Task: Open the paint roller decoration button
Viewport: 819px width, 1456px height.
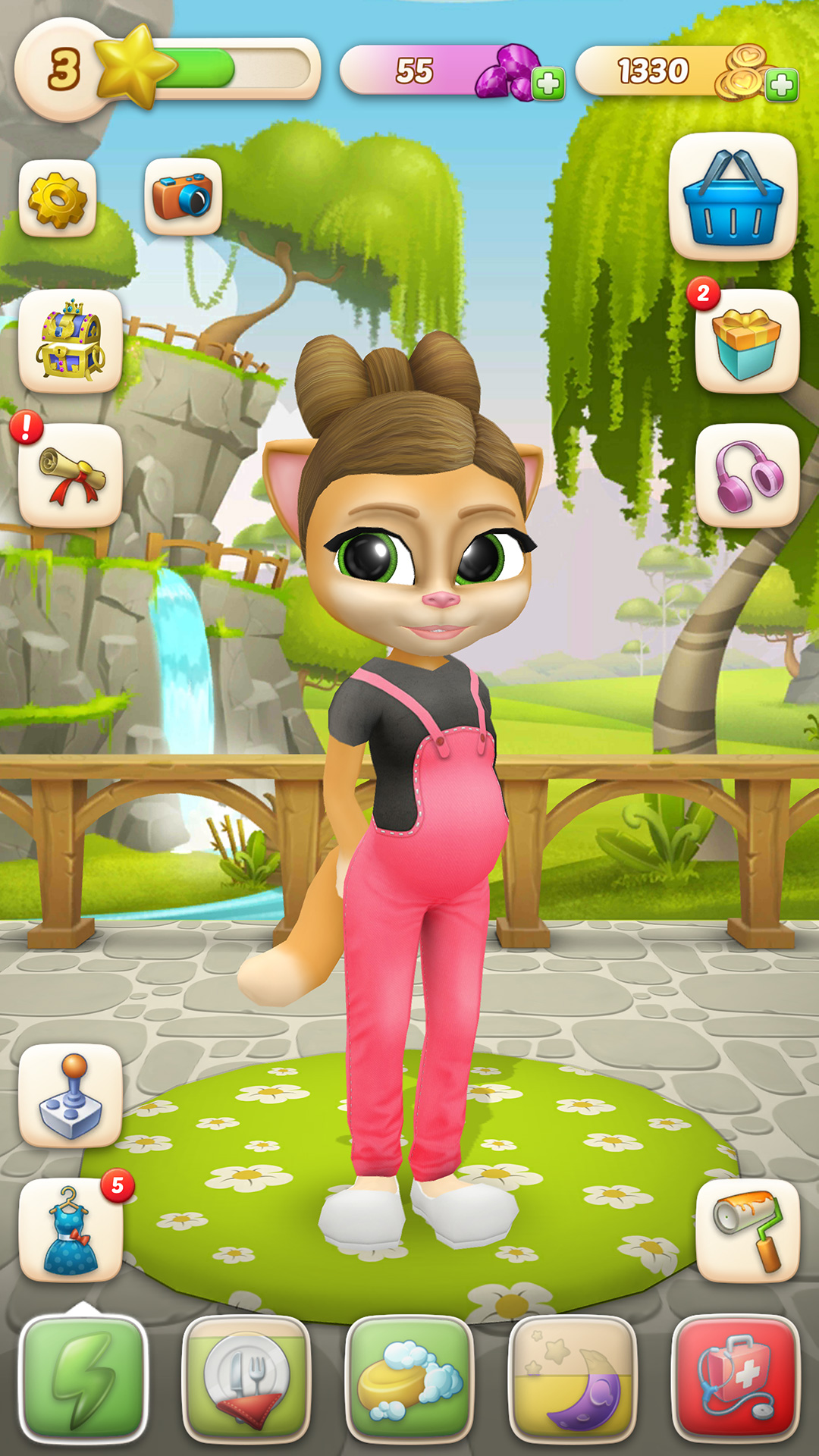Action: coord(747,1229)
